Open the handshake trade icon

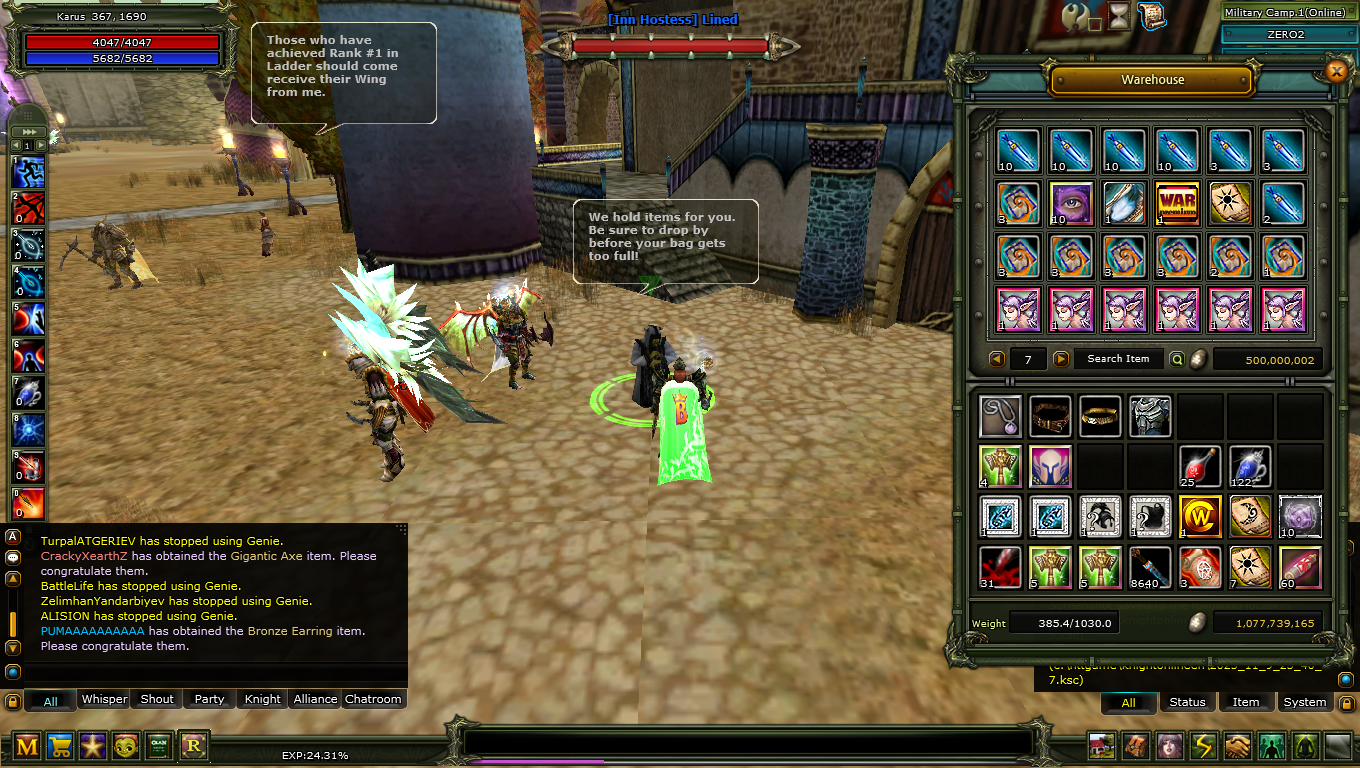1237,746
